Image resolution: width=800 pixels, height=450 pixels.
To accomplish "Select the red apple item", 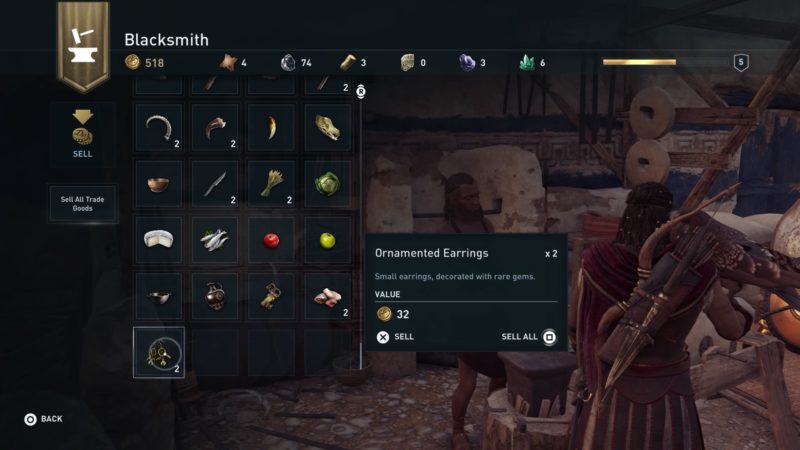I will (270, 240).
